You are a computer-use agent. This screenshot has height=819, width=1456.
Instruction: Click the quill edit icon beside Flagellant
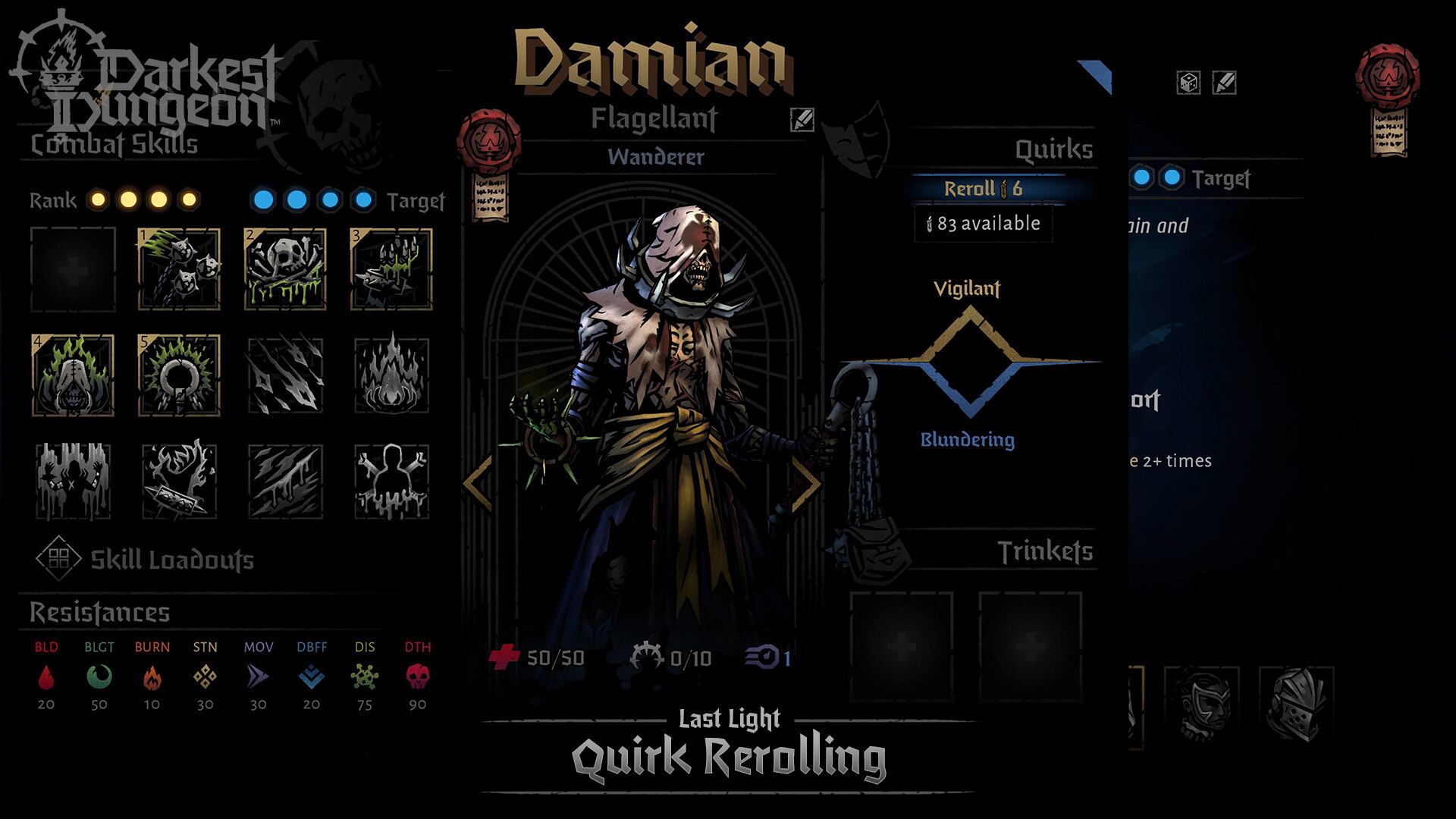point(802,119)
